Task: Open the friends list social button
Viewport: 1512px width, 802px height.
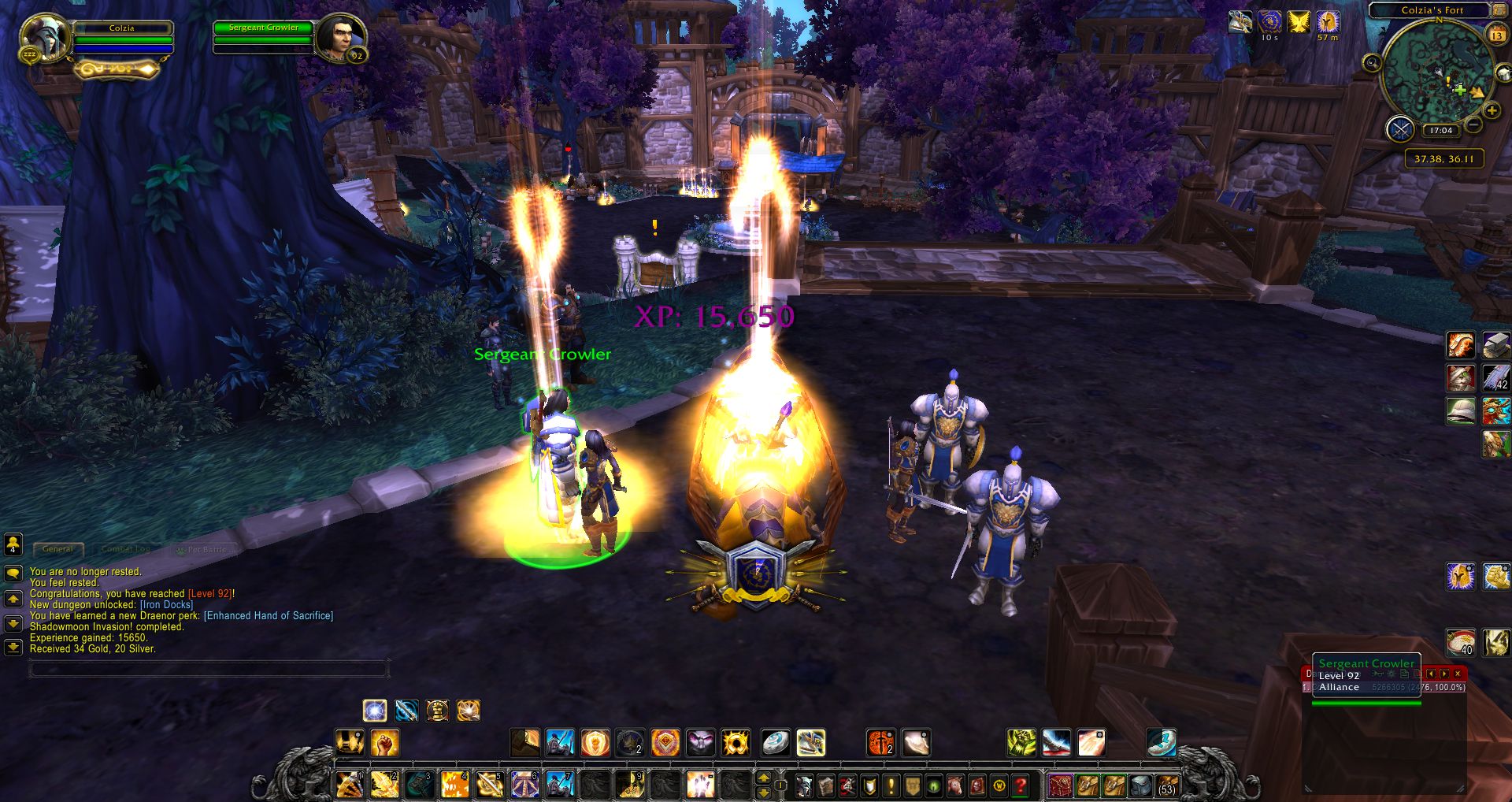Action: tap(13, 544)
